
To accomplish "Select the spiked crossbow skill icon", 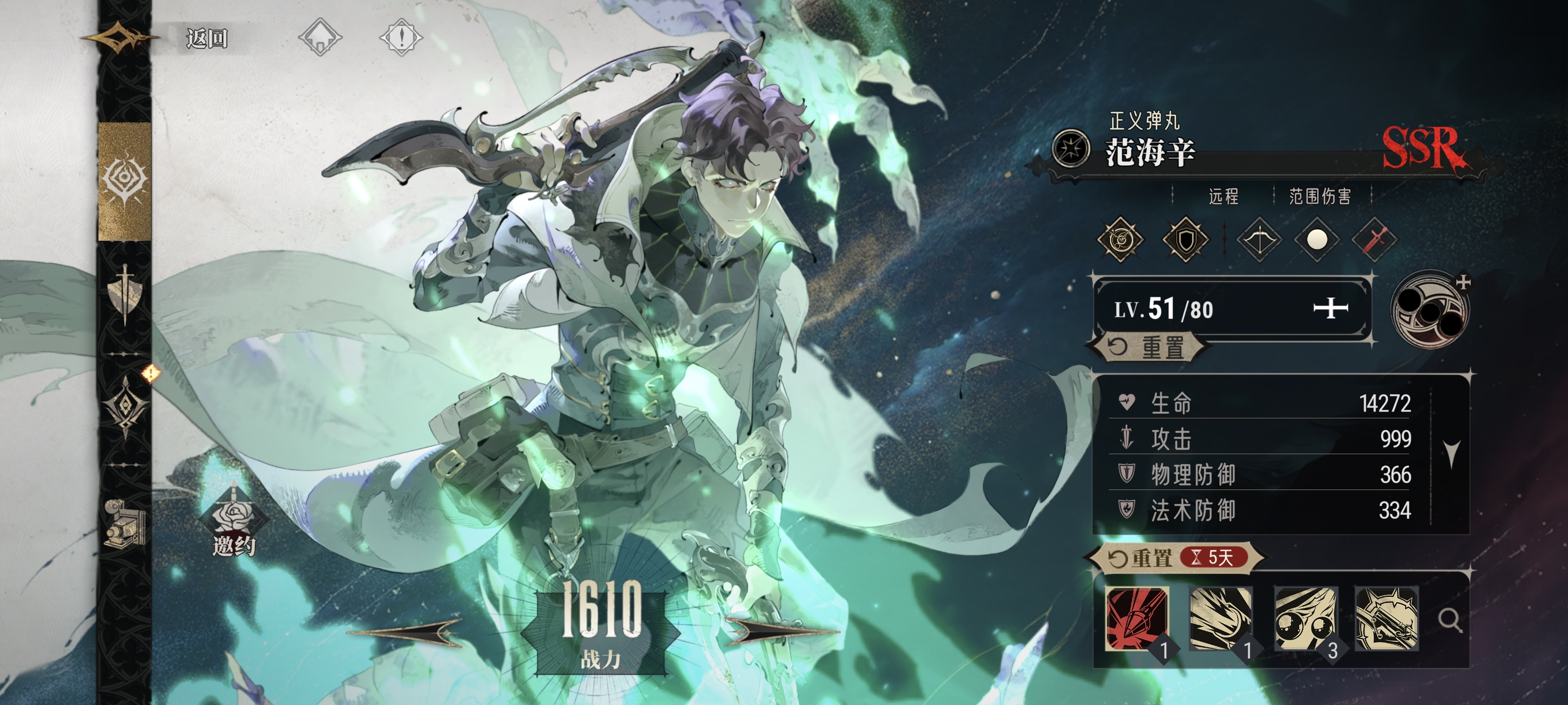I will coord(1386,619).
